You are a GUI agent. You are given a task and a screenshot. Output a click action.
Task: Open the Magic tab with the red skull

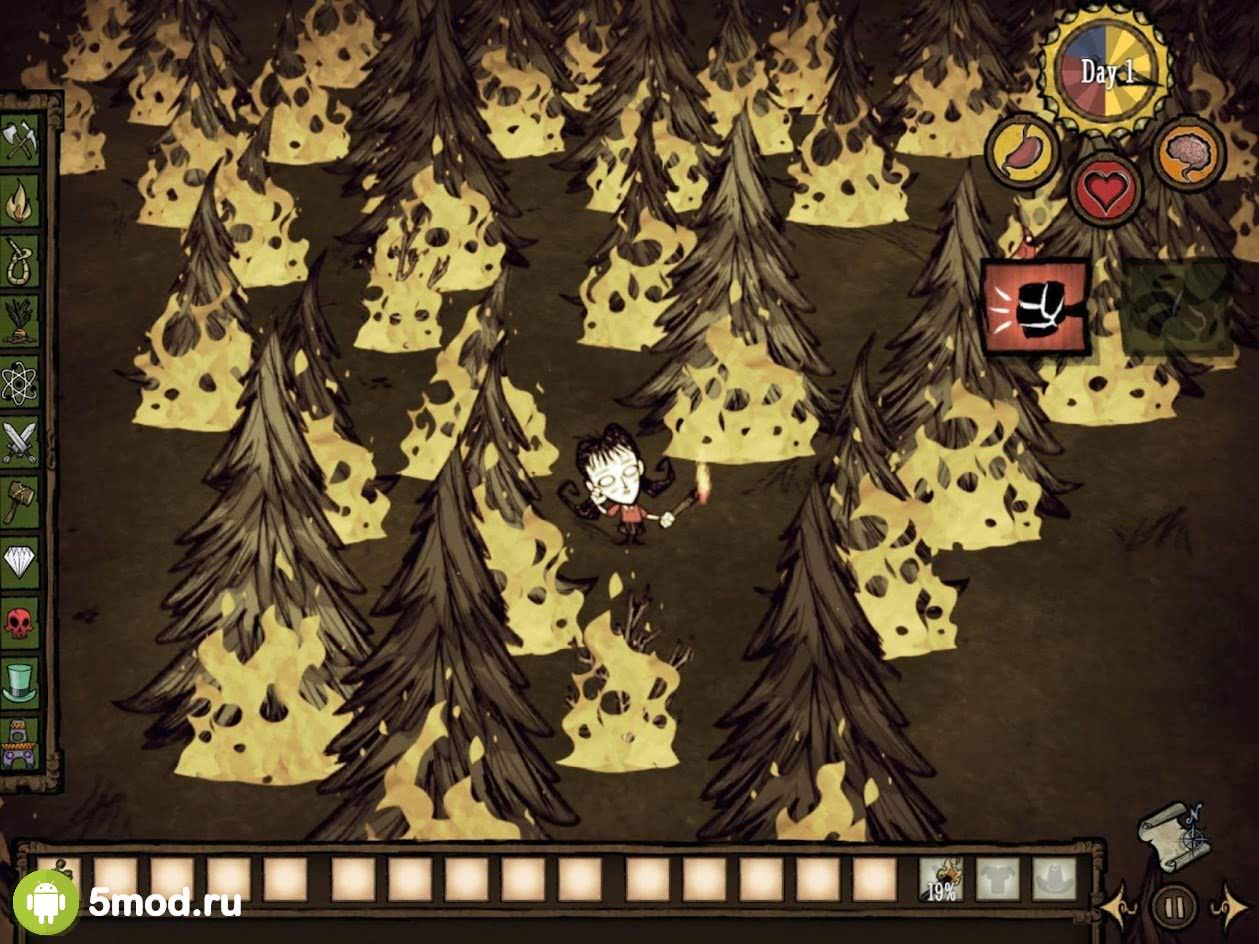[21, 622]
